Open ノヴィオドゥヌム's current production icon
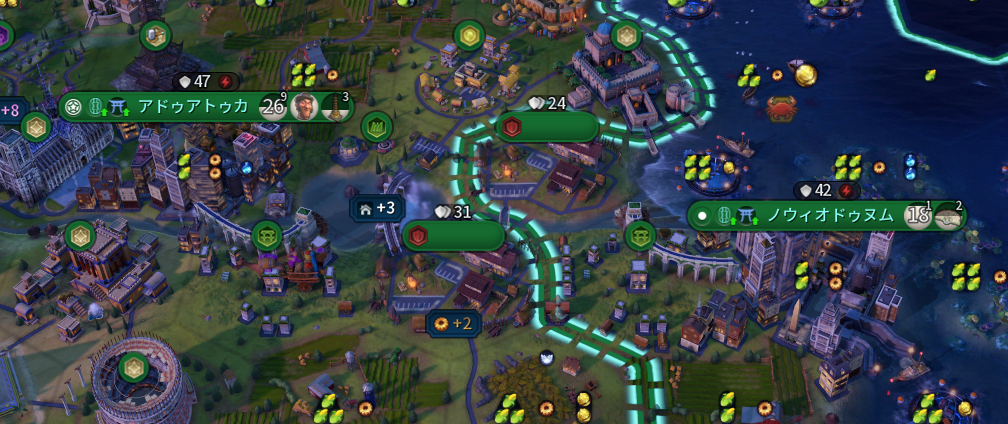Viewport: 1008px width, 424px height. coord(948,216)
